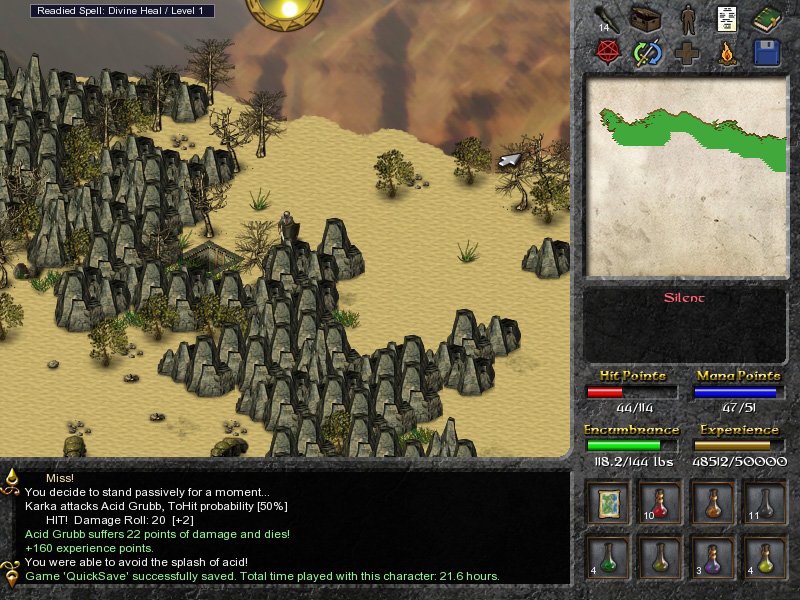800x600 pixels.
Task: Click the message log's upper scroll arrow
Action: [x=11, y=478]
